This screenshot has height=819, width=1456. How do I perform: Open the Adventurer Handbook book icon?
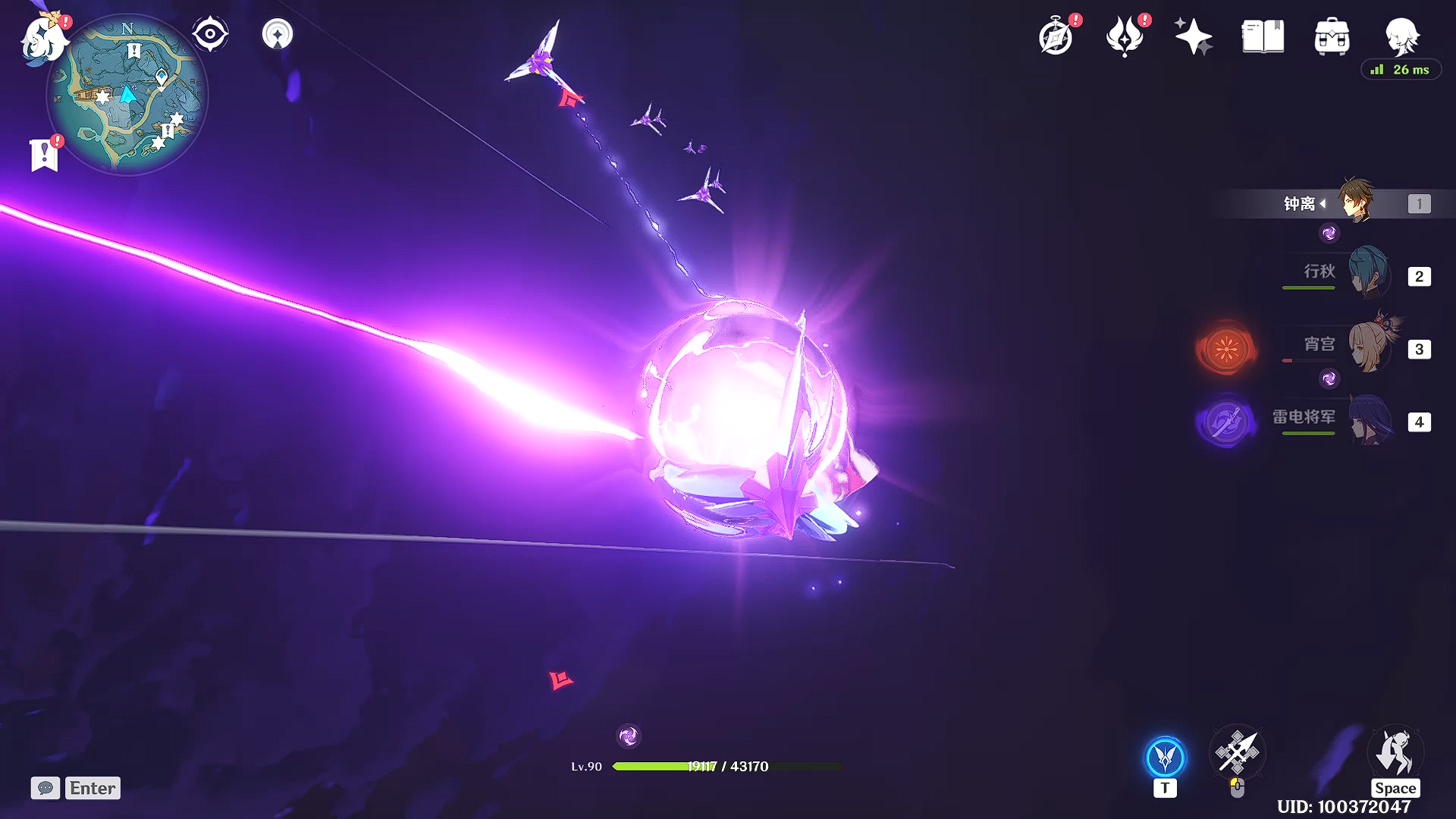click(1263, 36)
